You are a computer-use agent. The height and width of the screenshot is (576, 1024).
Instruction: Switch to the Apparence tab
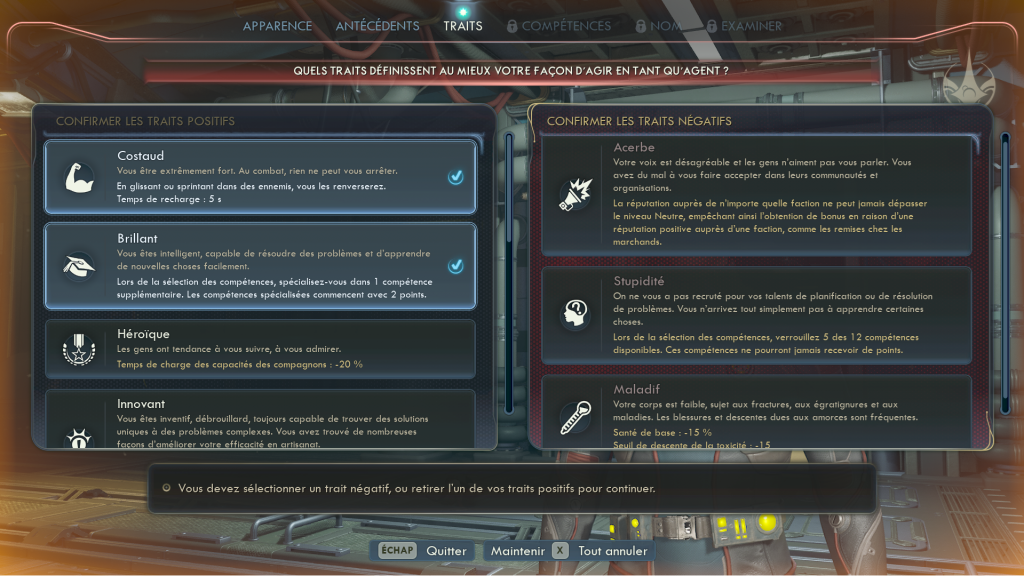click(x=277, y=26)
